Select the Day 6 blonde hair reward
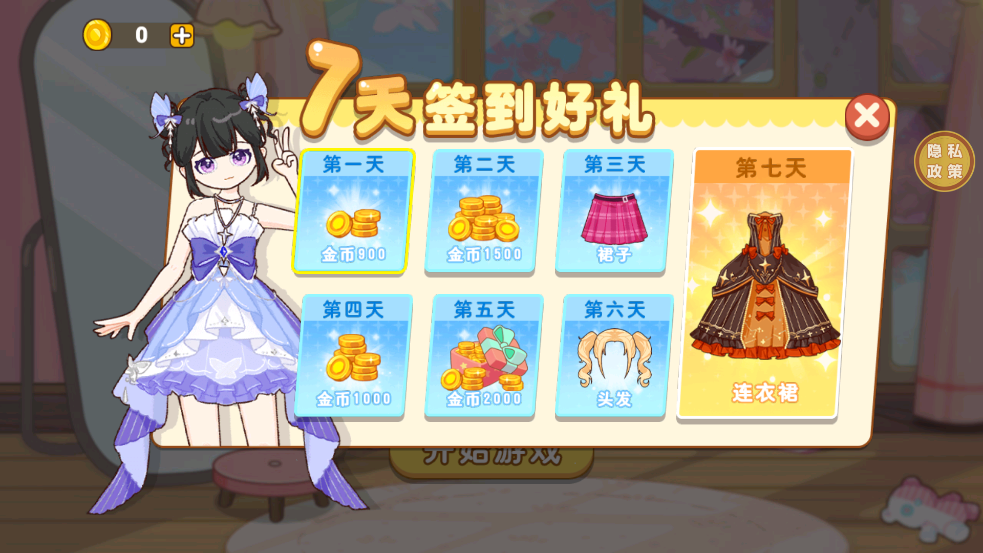 point(614,355)
